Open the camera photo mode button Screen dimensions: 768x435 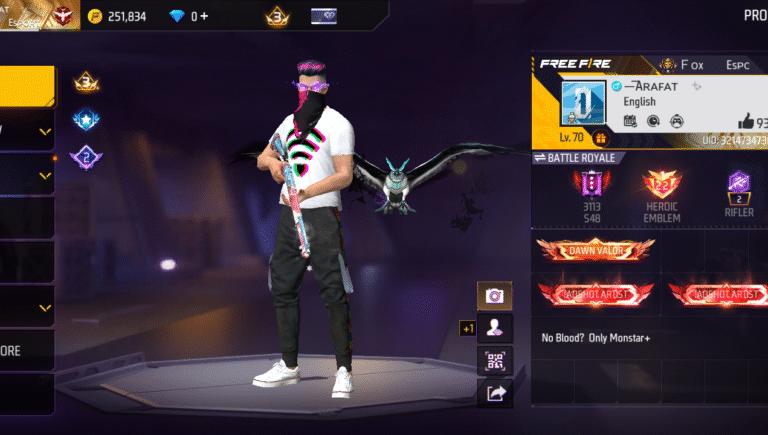(x=494, y=295)
